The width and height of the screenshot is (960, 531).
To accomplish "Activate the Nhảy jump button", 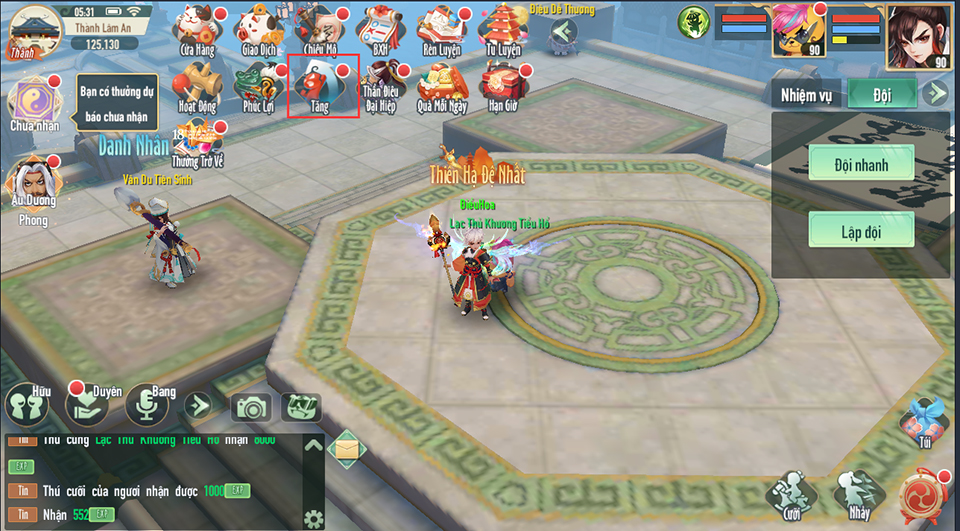I will 859,492.
